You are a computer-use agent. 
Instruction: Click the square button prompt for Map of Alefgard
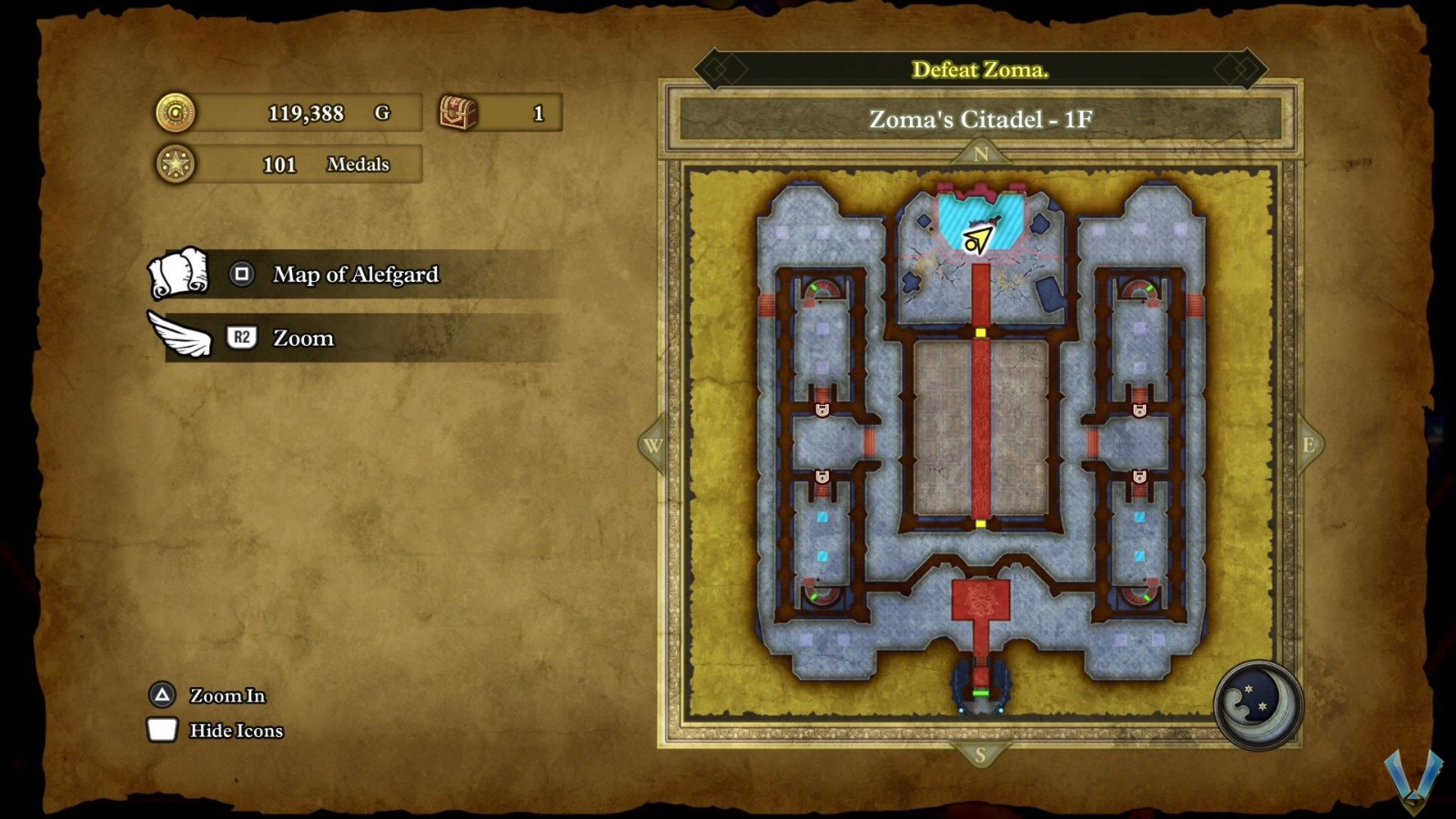[x=240, y=275]
